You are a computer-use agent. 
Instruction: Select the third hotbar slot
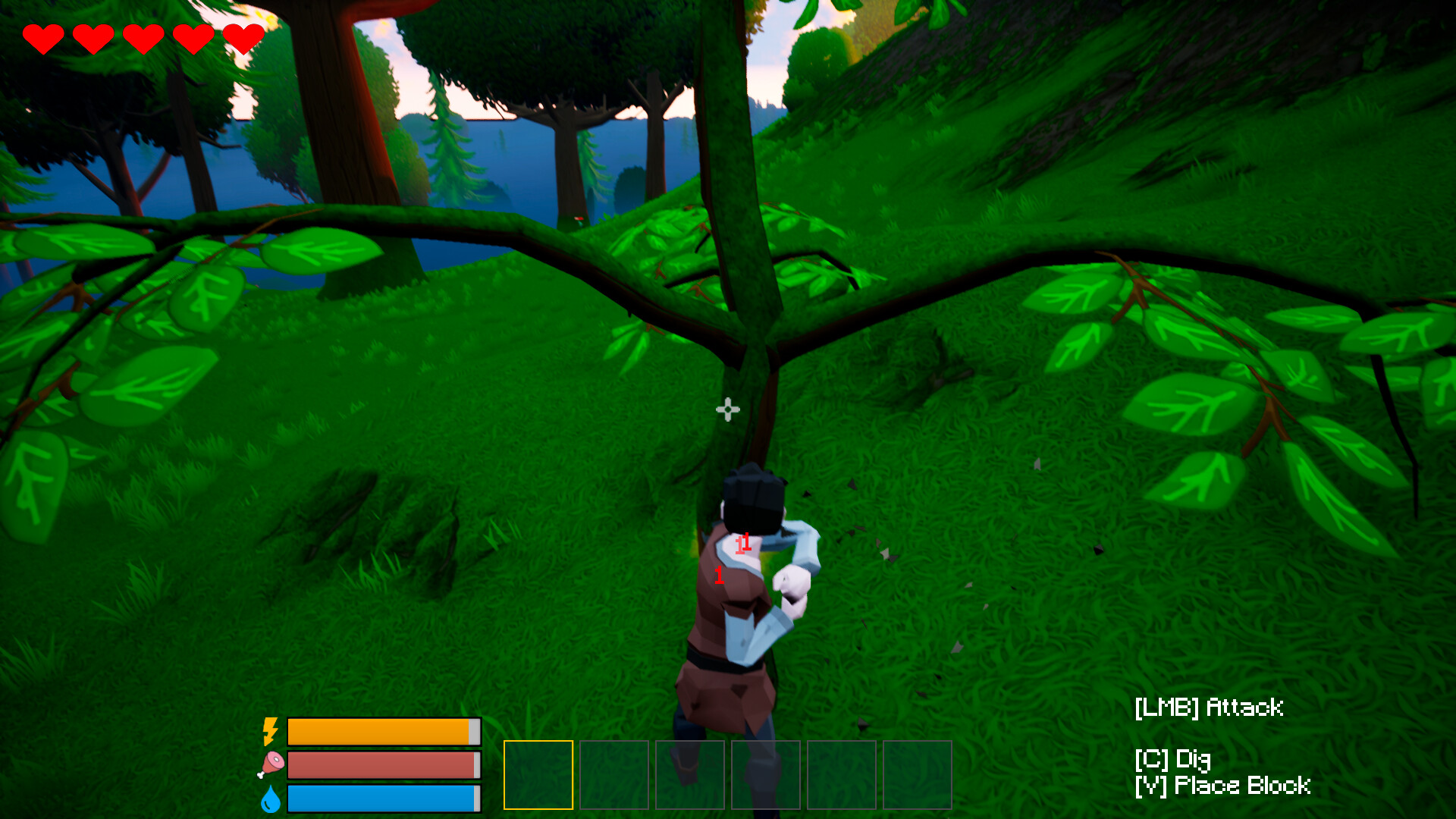coord(691,775)
